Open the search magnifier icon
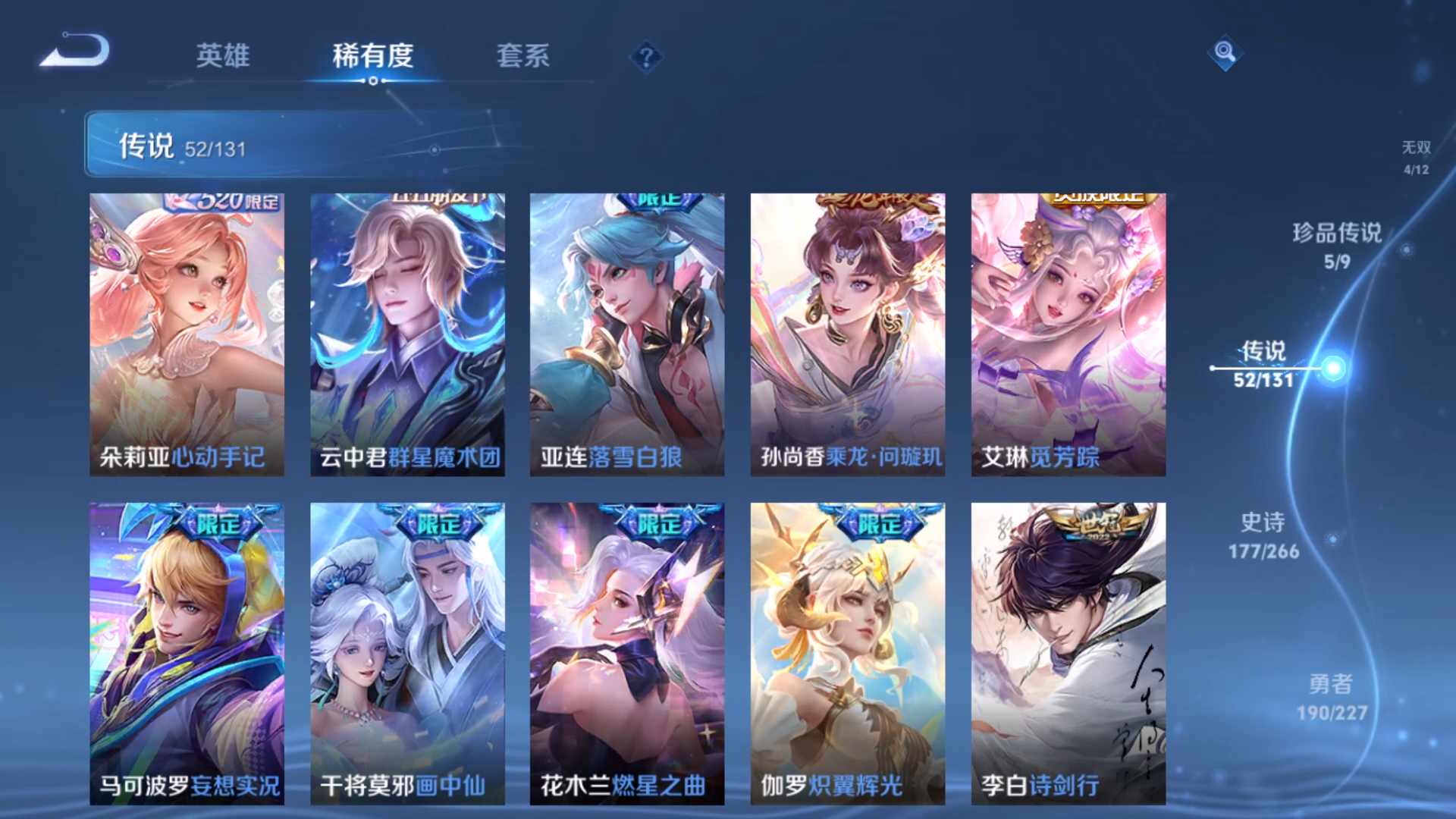The width and height of the screenshot is (1456, 819). 1225,53
